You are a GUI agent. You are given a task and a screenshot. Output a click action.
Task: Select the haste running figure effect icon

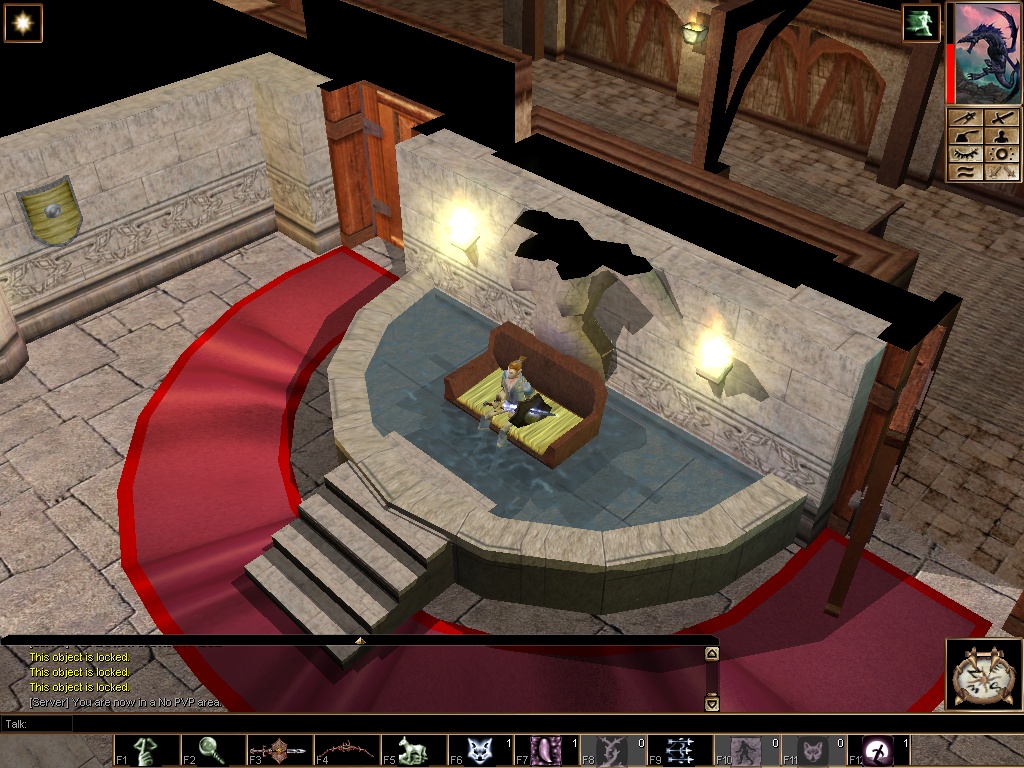pos(921,24)
